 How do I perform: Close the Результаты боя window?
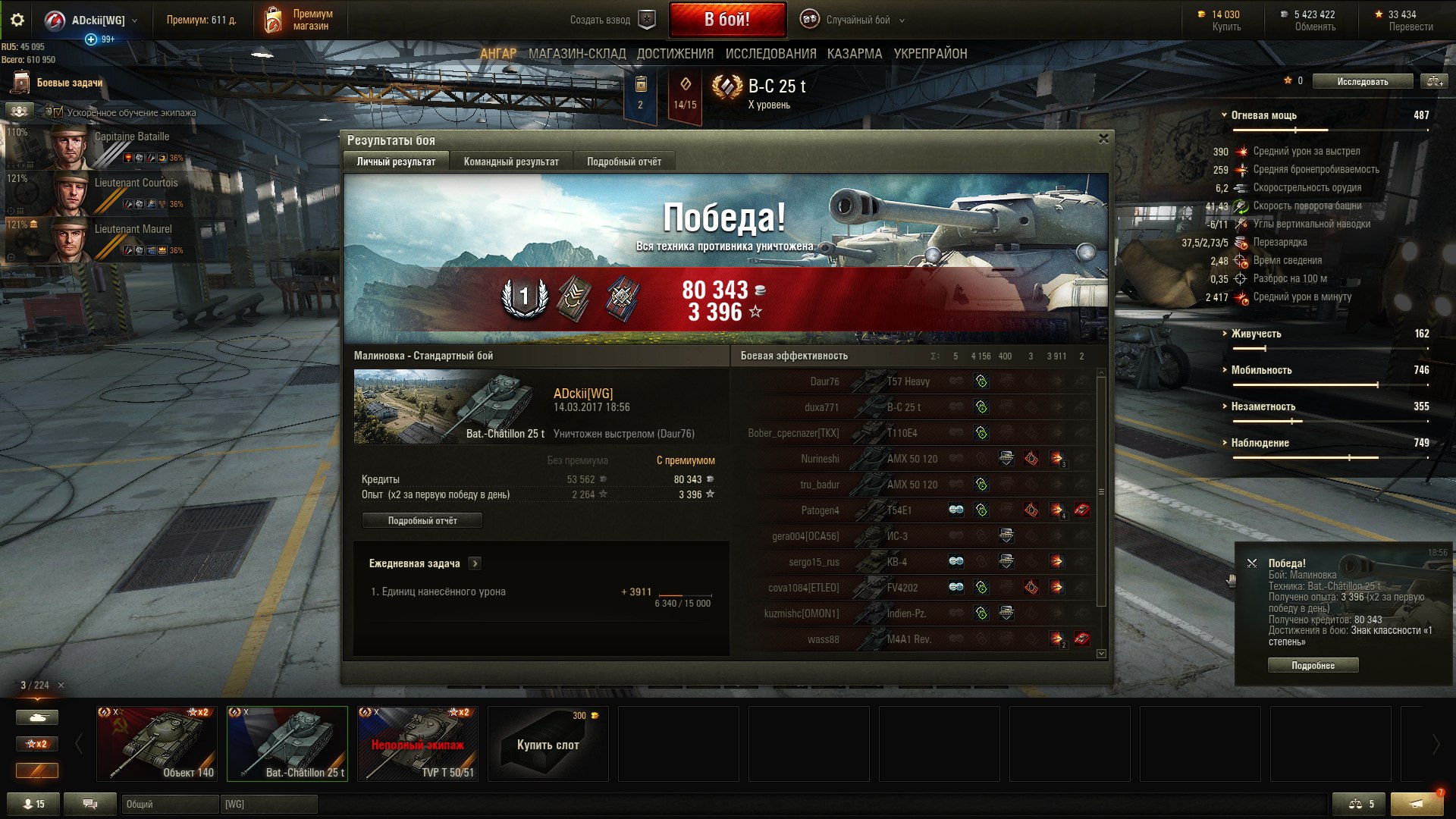tap(1103, 139)
